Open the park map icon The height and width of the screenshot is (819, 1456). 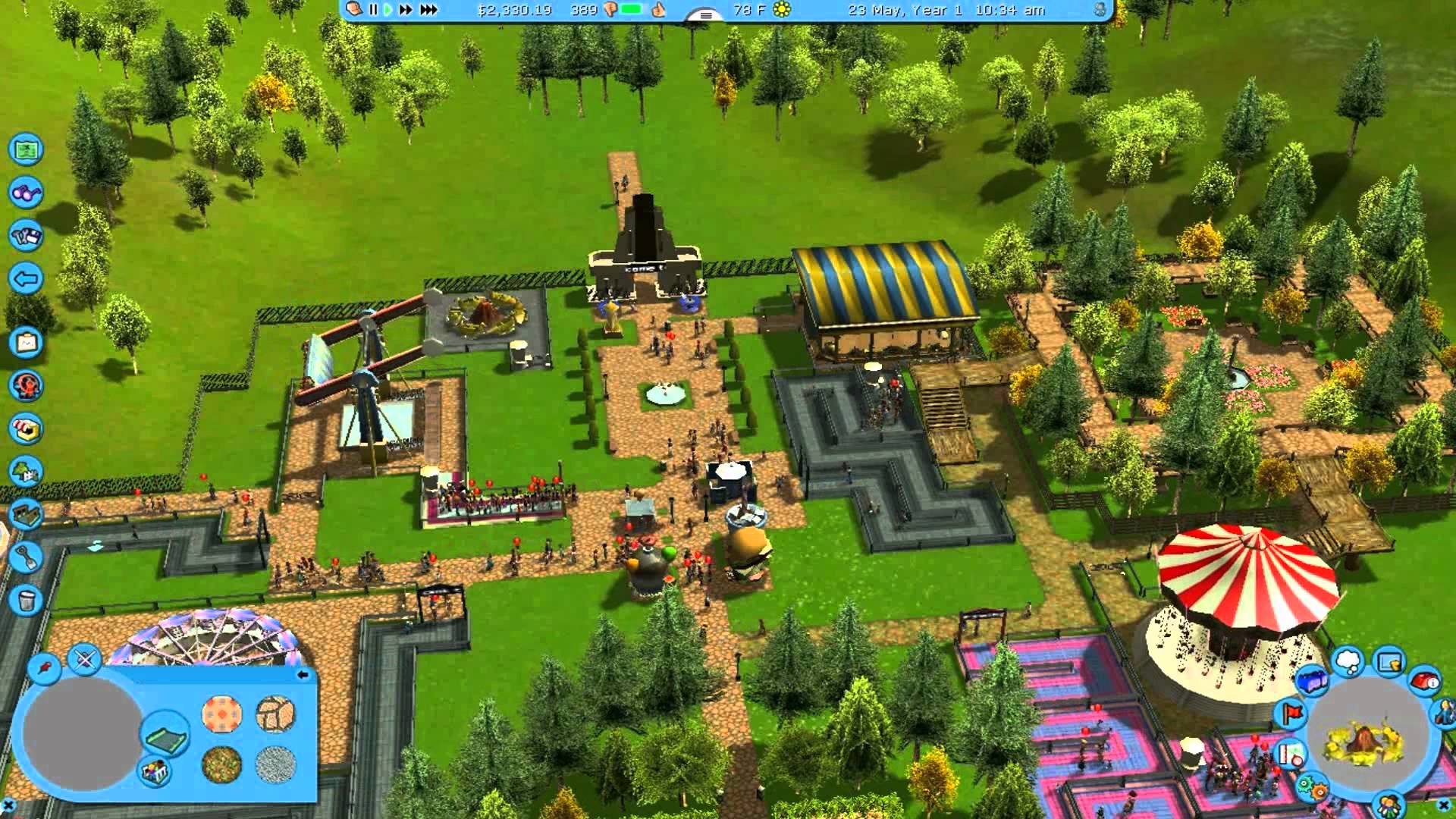click(26, 149)
